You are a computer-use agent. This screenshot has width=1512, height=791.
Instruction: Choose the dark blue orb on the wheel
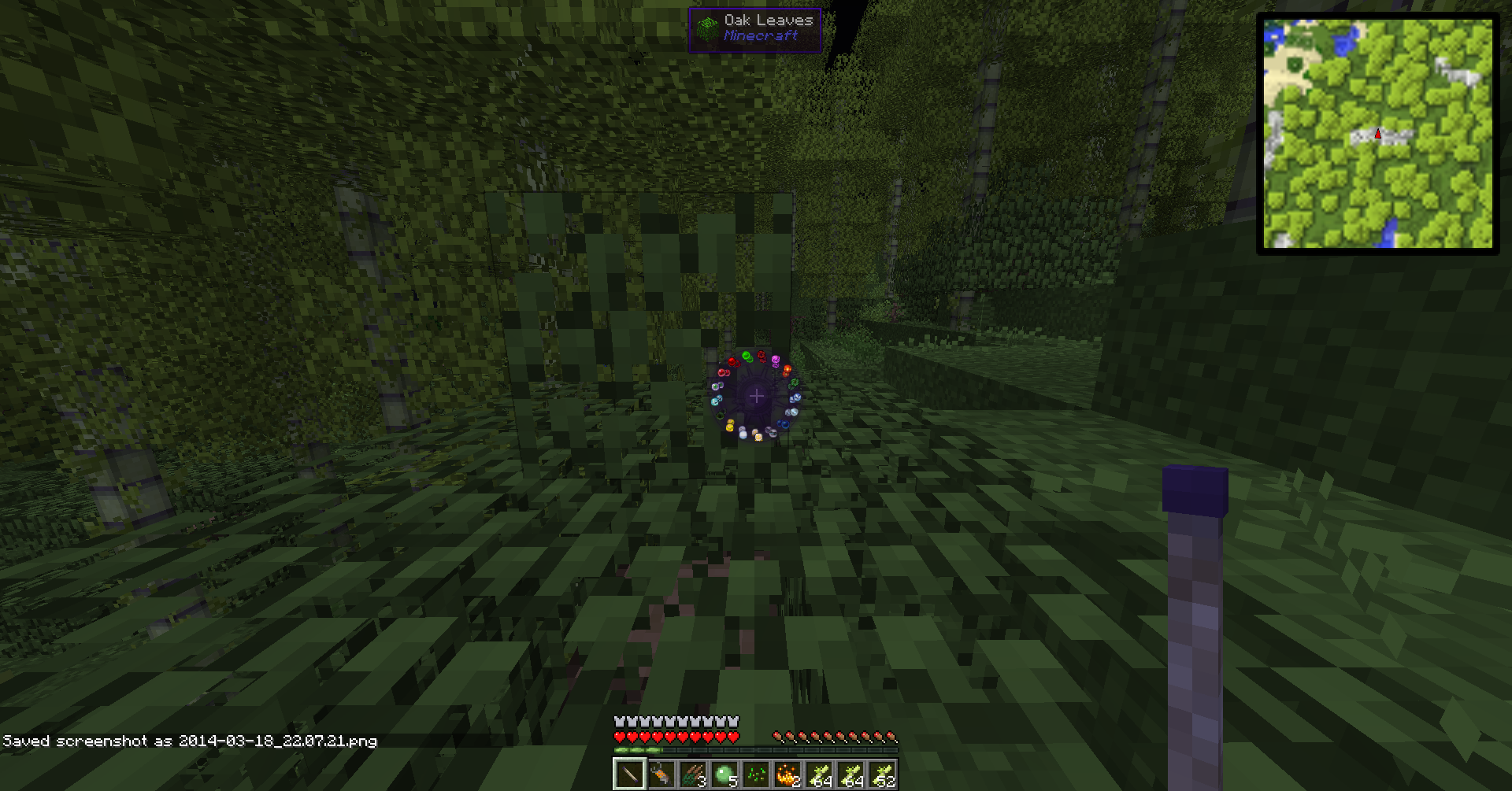(784, 424)
